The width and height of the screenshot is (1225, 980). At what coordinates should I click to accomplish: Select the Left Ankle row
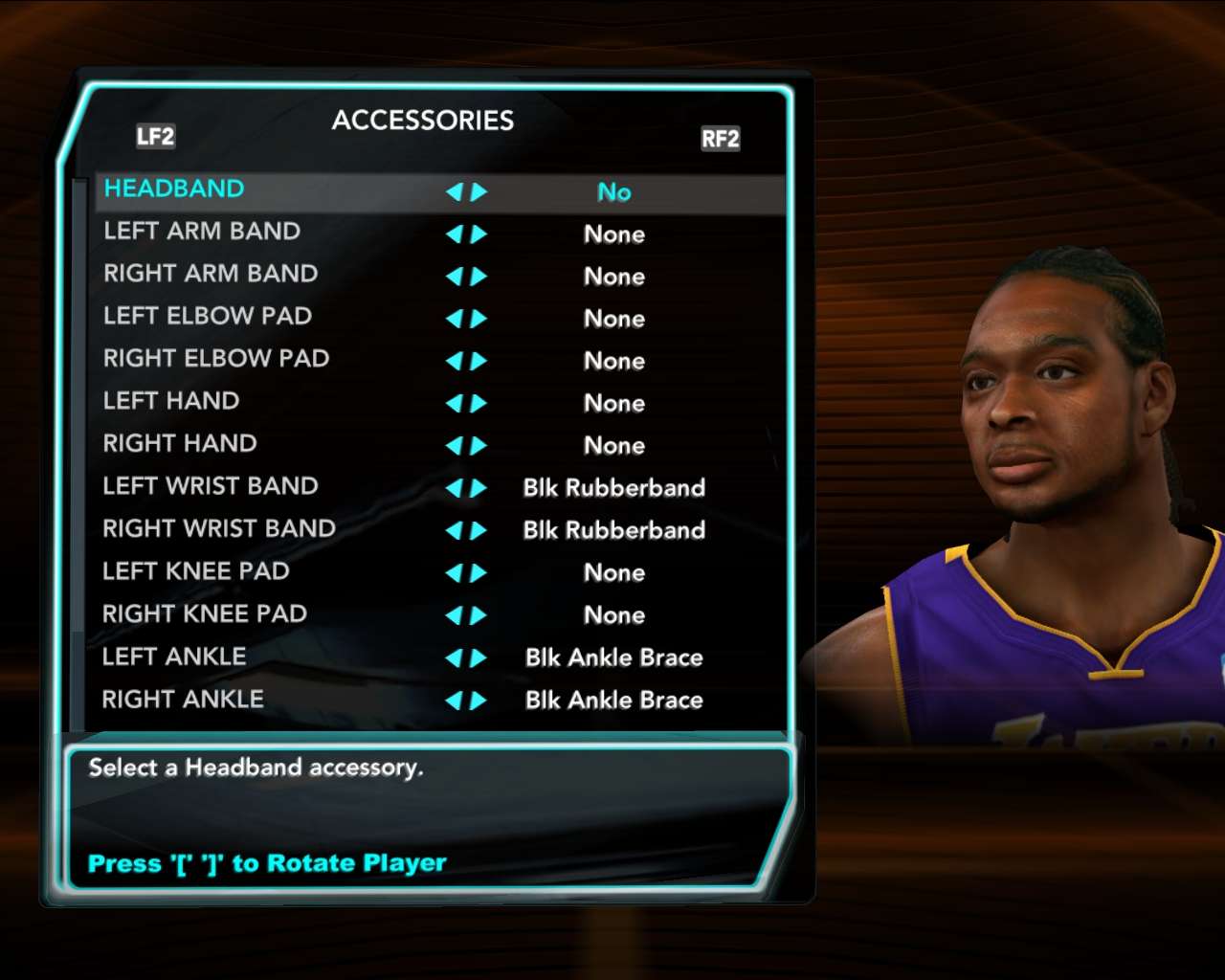click(x=174, y=657)
